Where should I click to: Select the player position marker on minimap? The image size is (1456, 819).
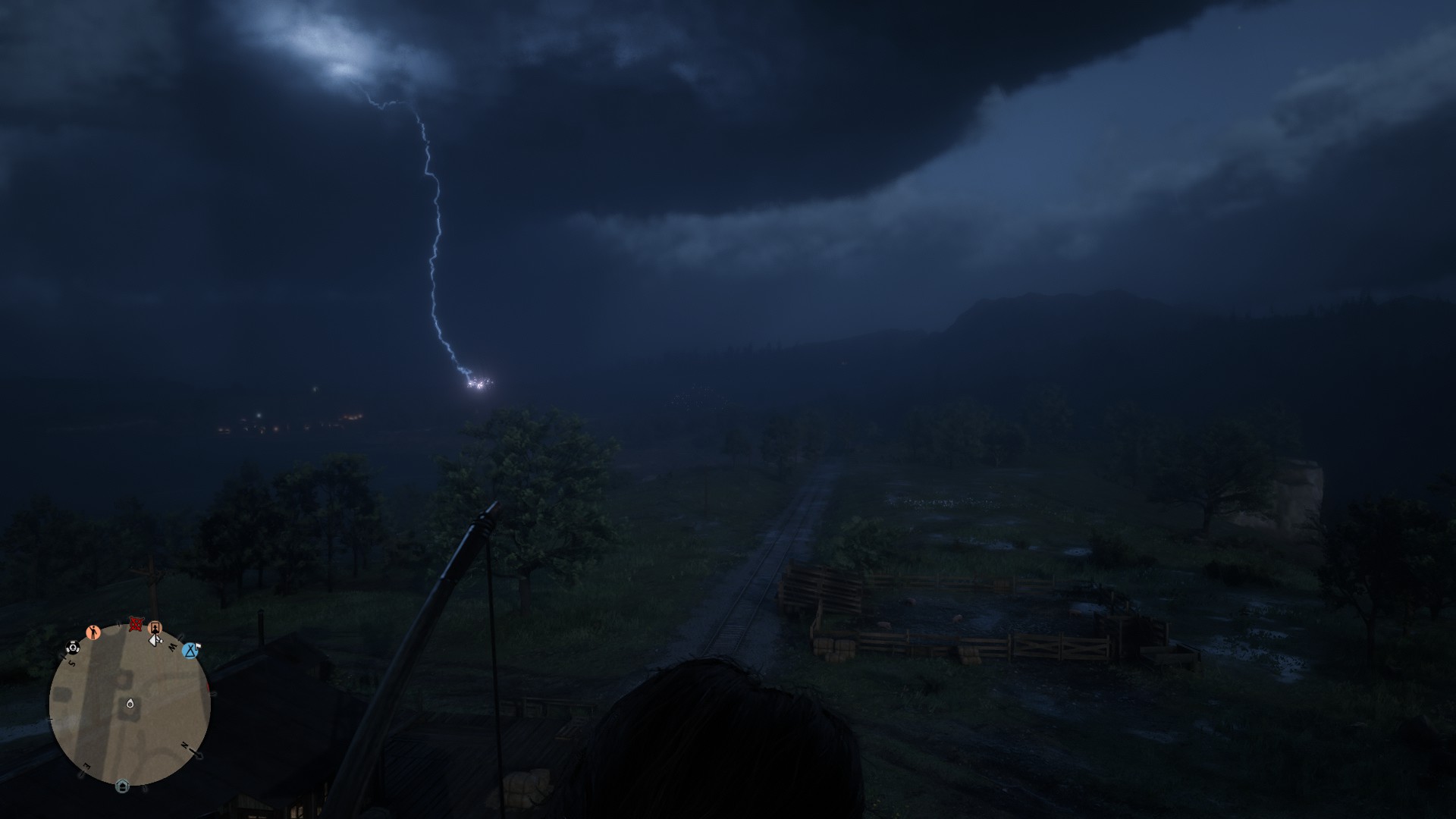pos(130,704)
